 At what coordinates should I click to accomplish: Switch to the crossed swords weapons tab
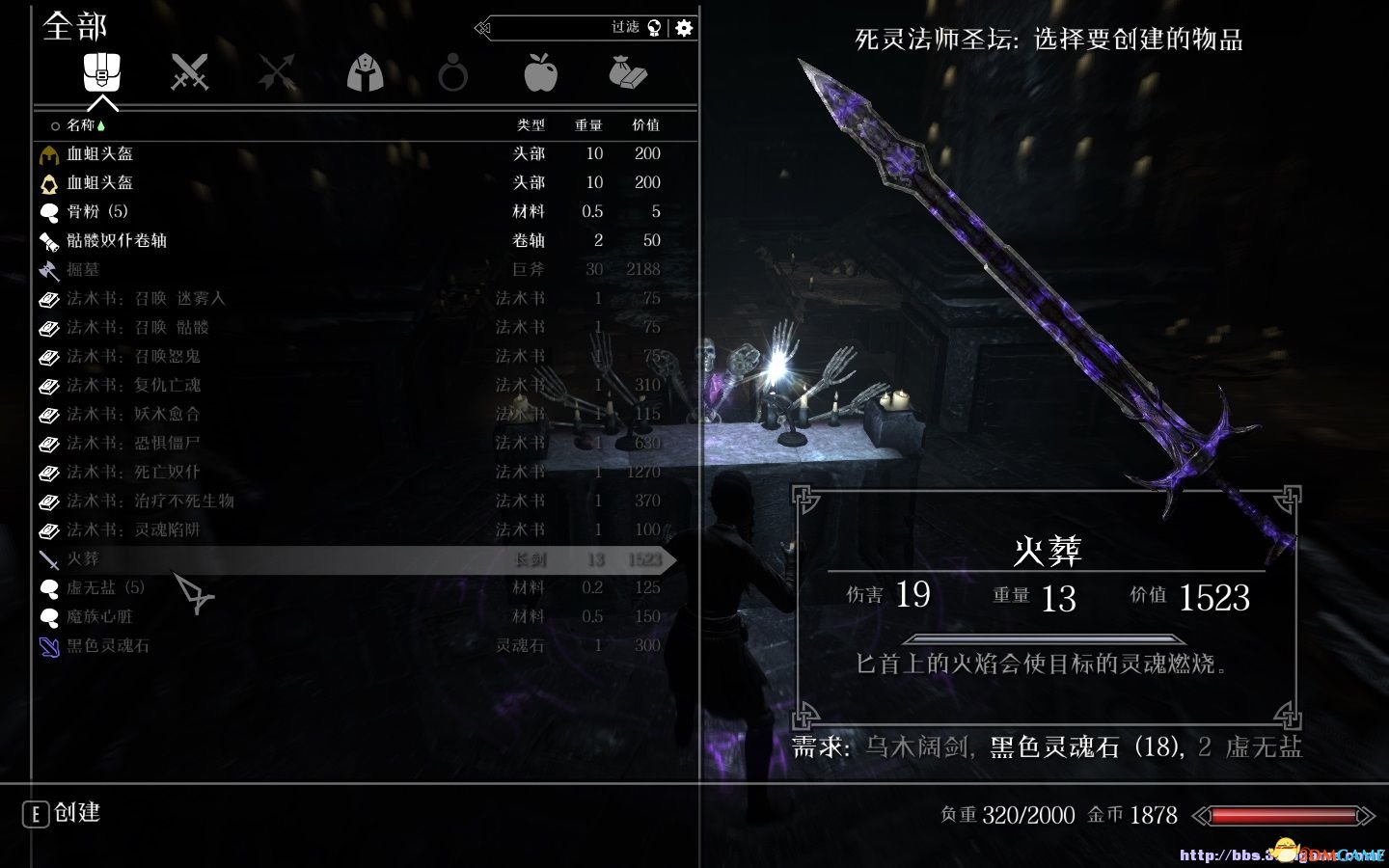(x=189, y=72)
